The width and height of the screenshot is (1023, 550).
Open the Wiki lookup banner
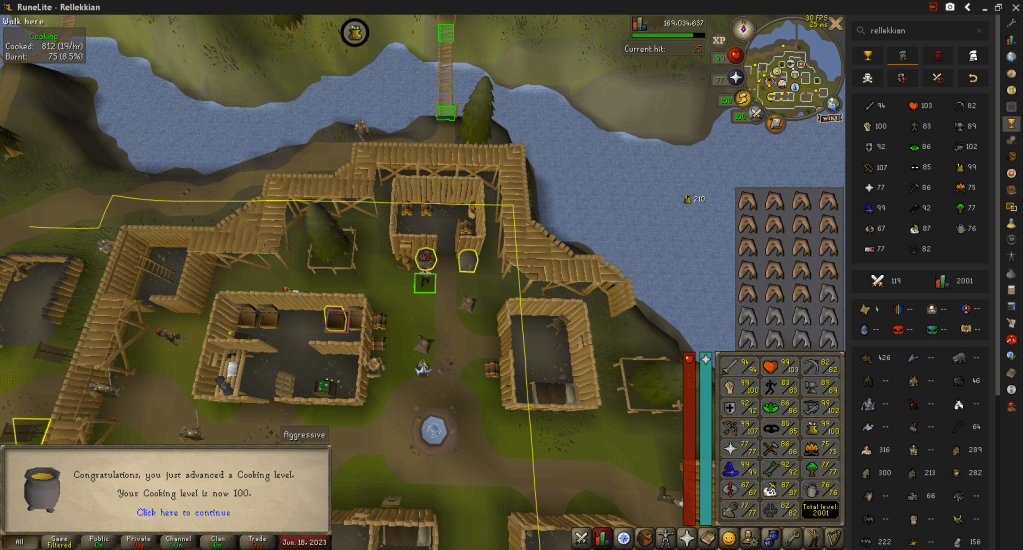click(x=827, y=117)
